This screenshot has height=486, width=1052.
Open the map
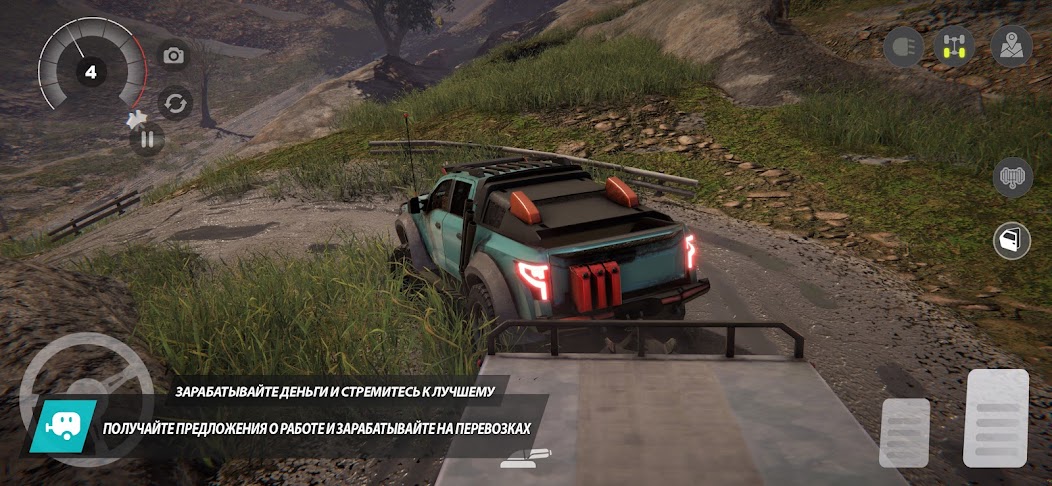(x=1011, y=46)
